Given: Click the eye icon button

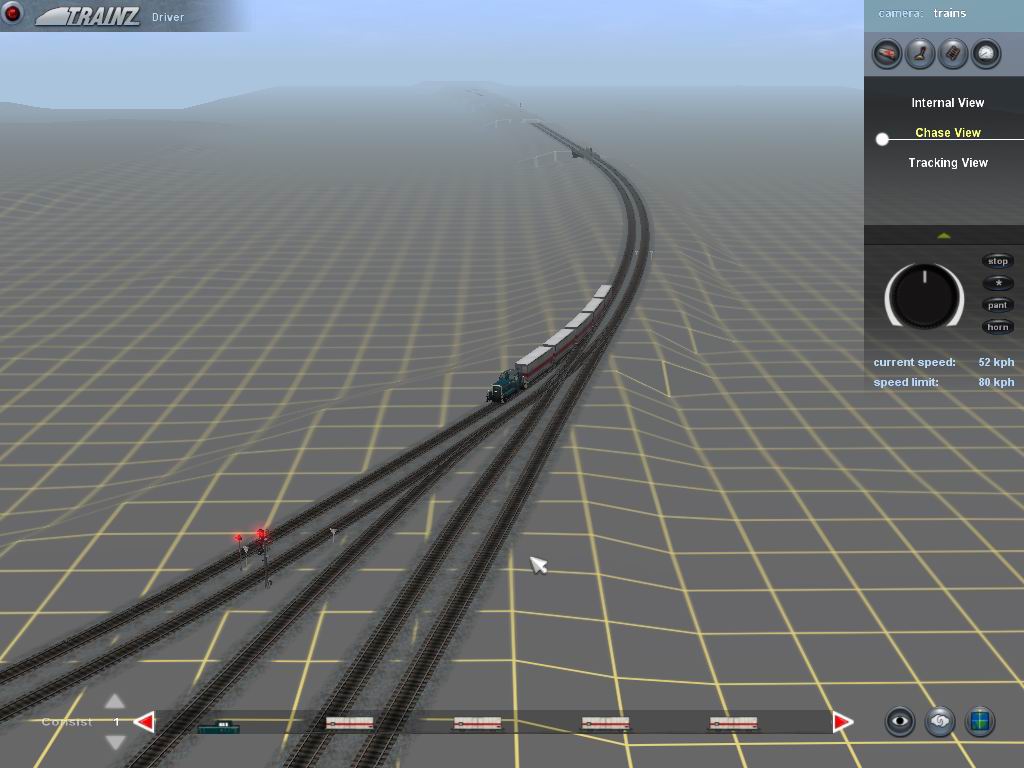Looking at the screenshot, I should [901, 721].
